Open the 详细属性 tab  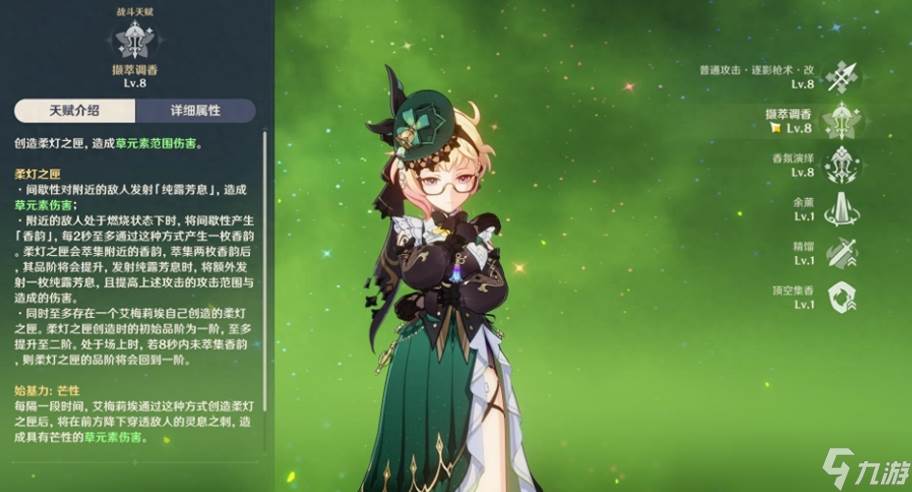tap(196, 110)
